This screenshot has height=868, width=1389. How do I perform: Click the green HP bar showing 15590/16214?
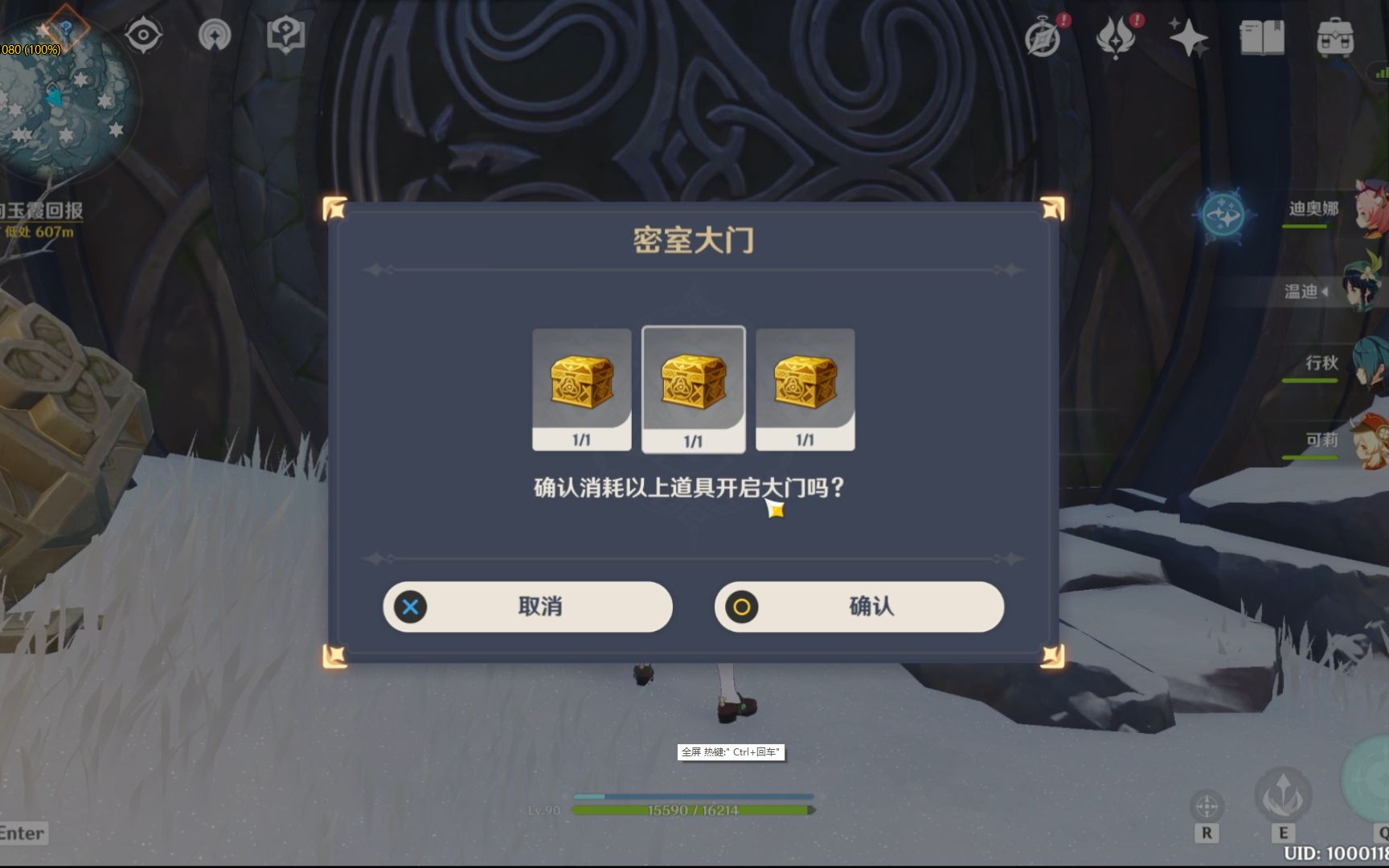[x=693, y=809]
